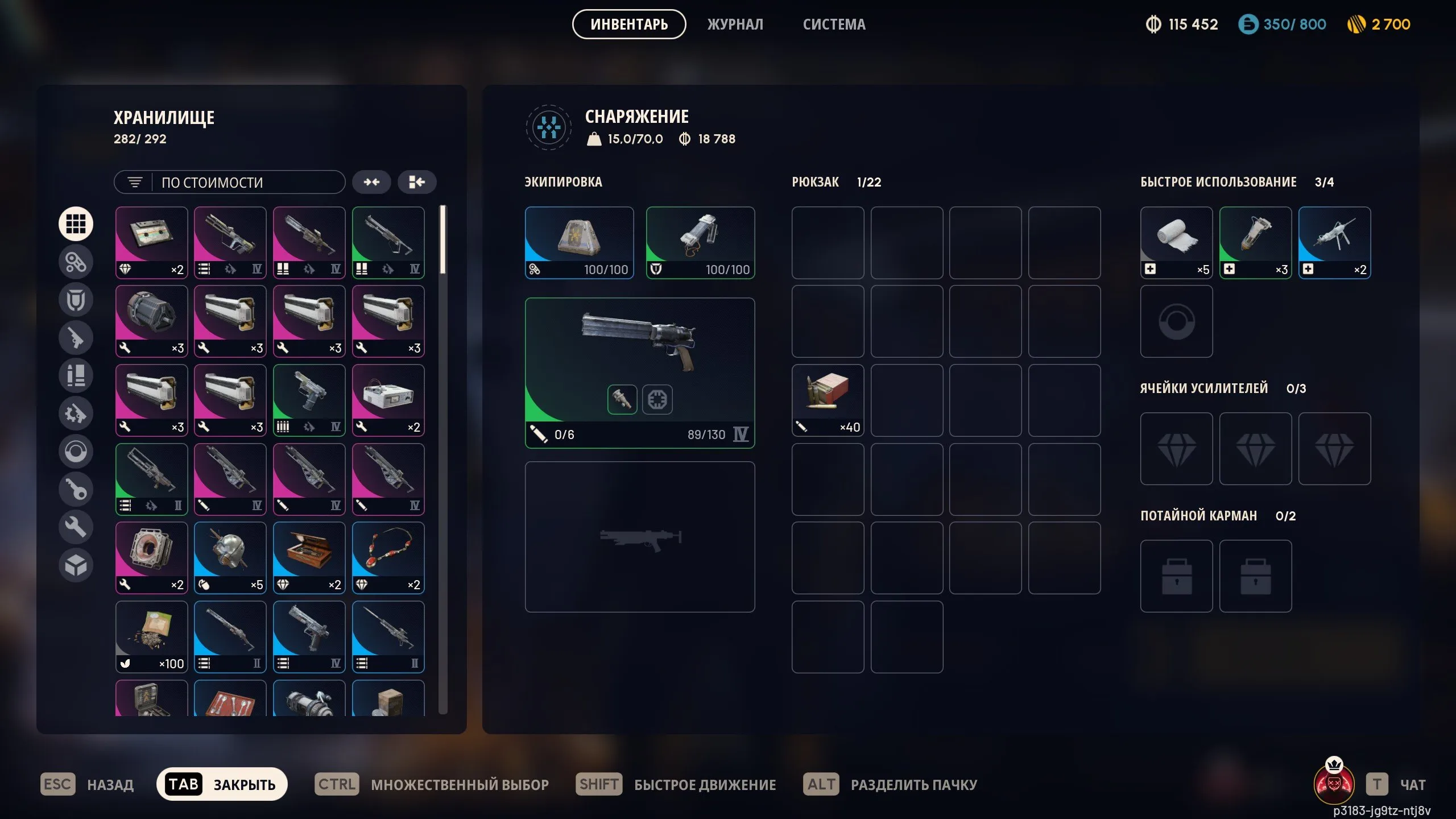Select the bandage roll quick-use slot

coord(1176,242)
